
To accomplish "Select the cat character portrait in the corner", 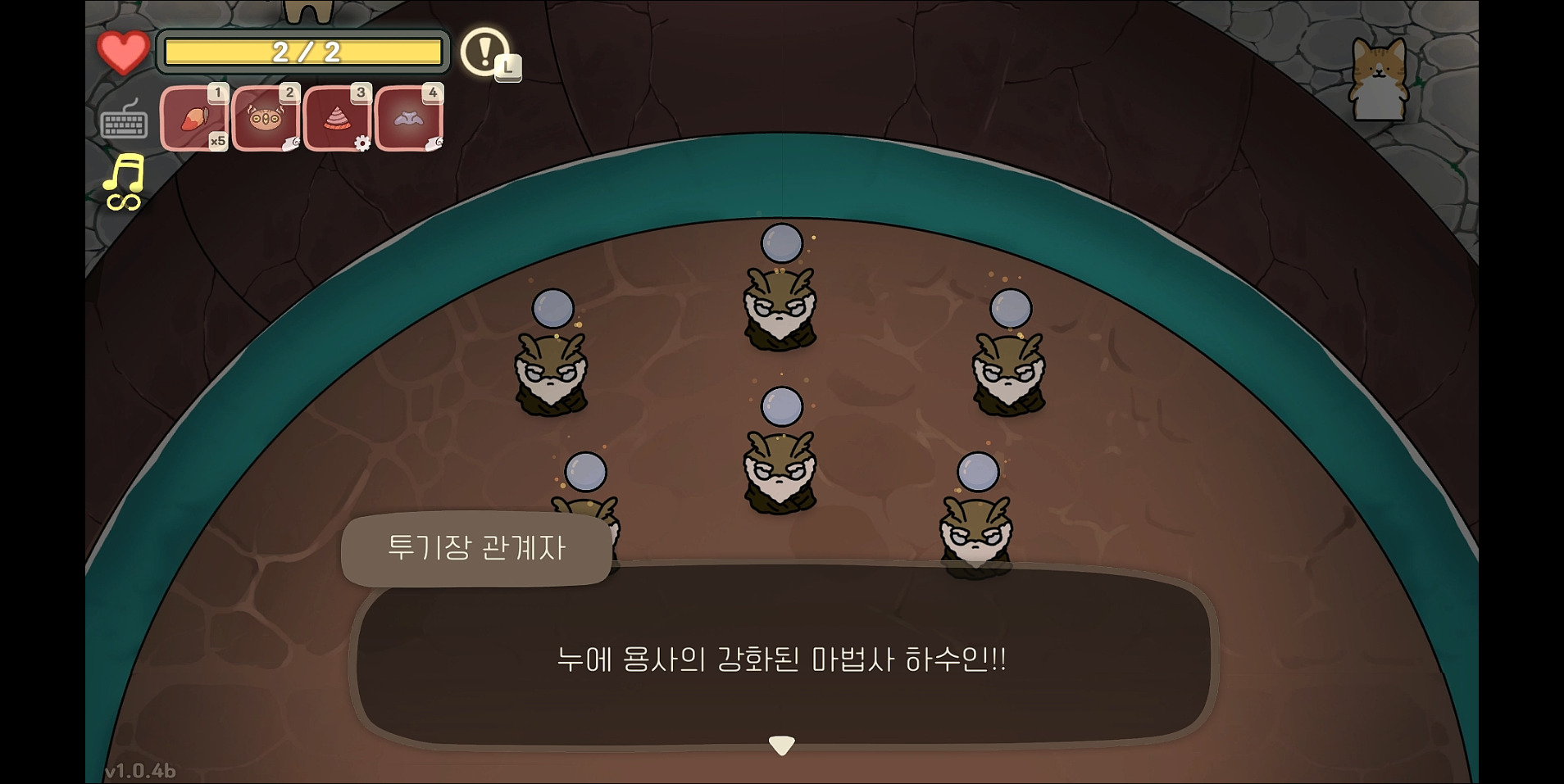I will 1379,79.
